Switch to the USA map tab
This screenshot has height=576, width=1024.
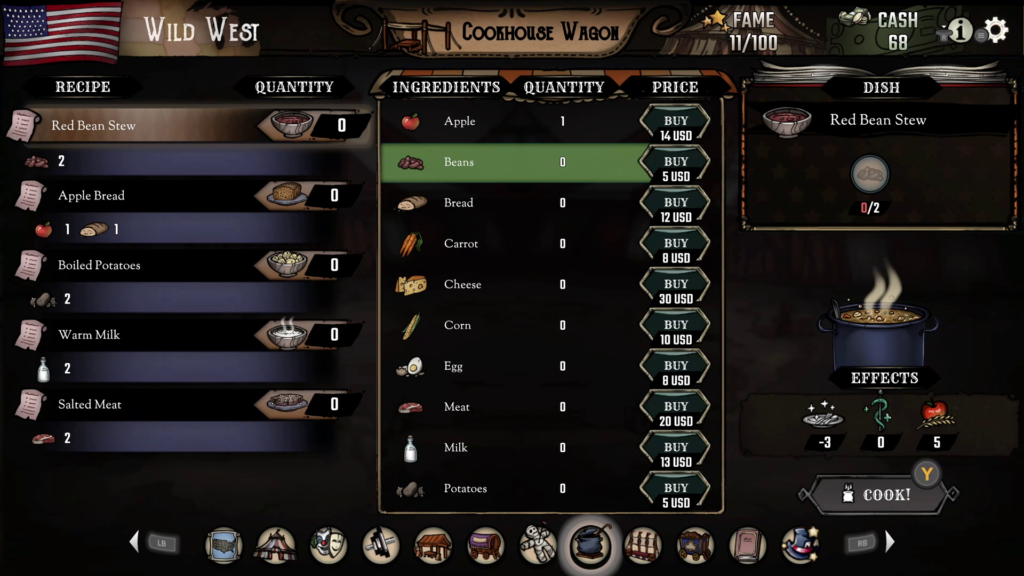click(x=224, y=545)
